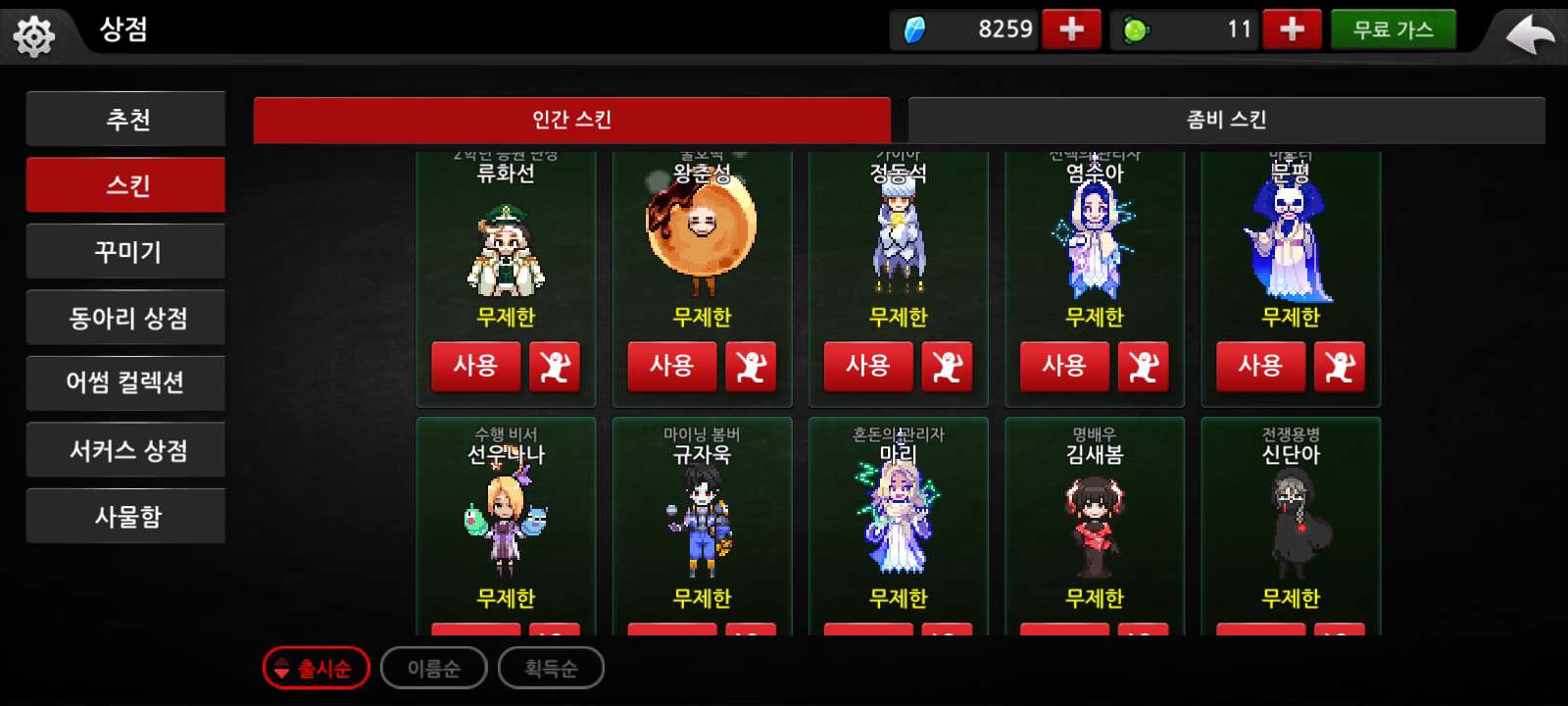Select the 이름순 sorting option
Screen dimensions: 1568x706
433,668
